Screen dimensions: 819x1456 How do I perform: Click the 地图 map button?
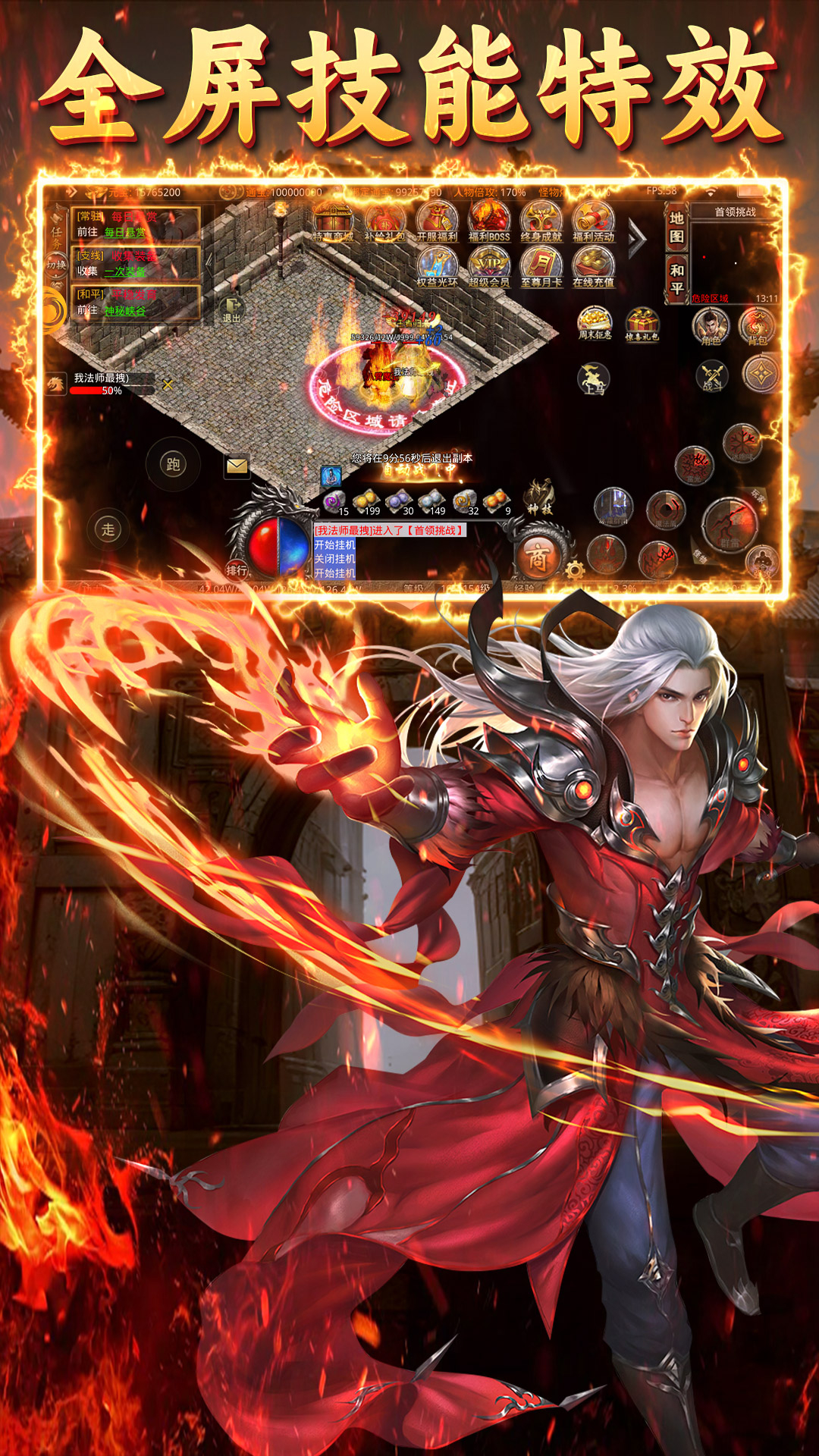click(x=676, y=227)
